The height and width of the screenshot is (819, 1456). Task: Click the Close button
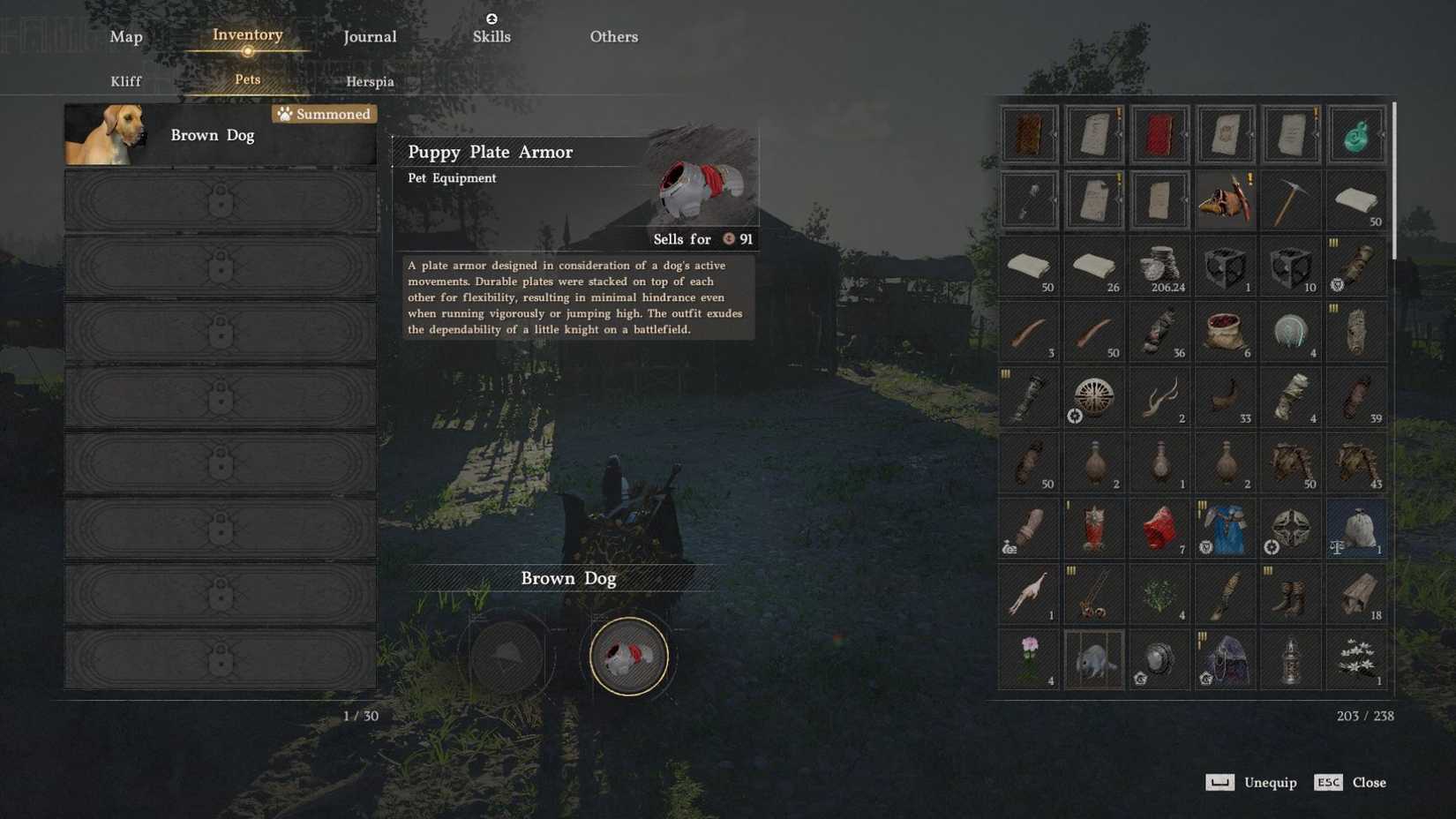click(x=1369, y=782)
